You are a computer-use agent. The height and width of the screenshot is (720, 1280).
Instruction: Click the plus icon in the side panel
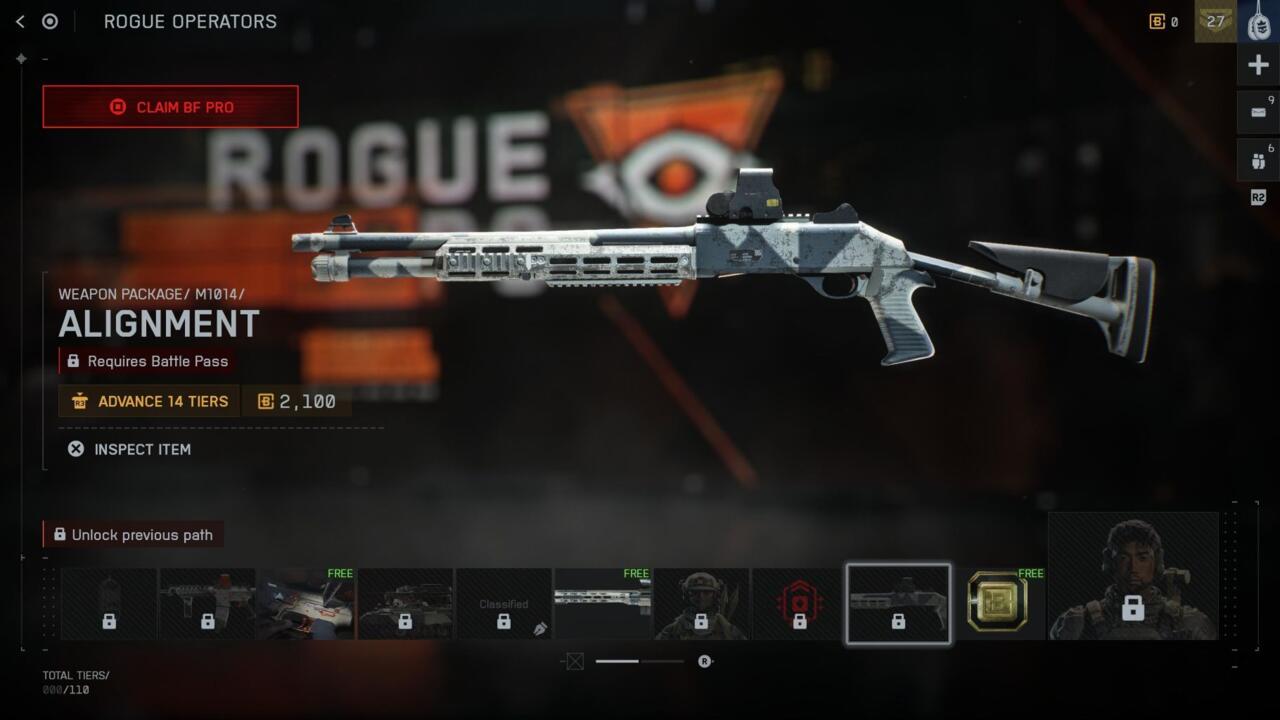[x=1258, y=66]
